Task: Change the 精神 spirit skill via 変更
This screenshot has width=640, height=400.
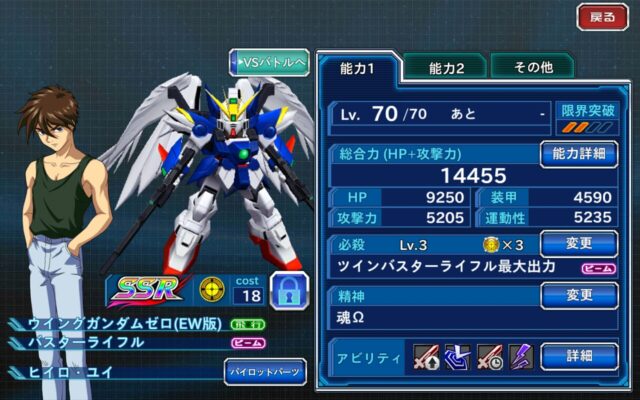Action: tap(579, 296)
